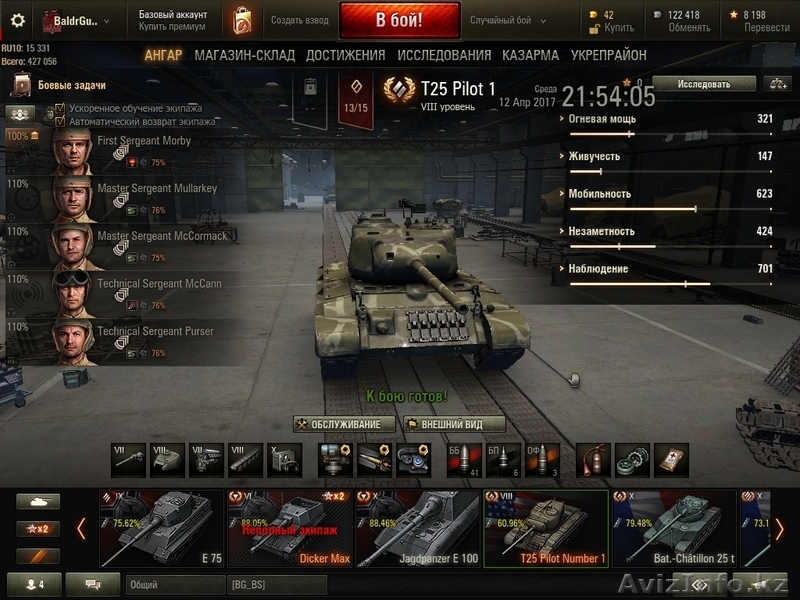Select the «УКРЕПРАЙОН» tab
The image size is (800, 600).
pos(608,55)
